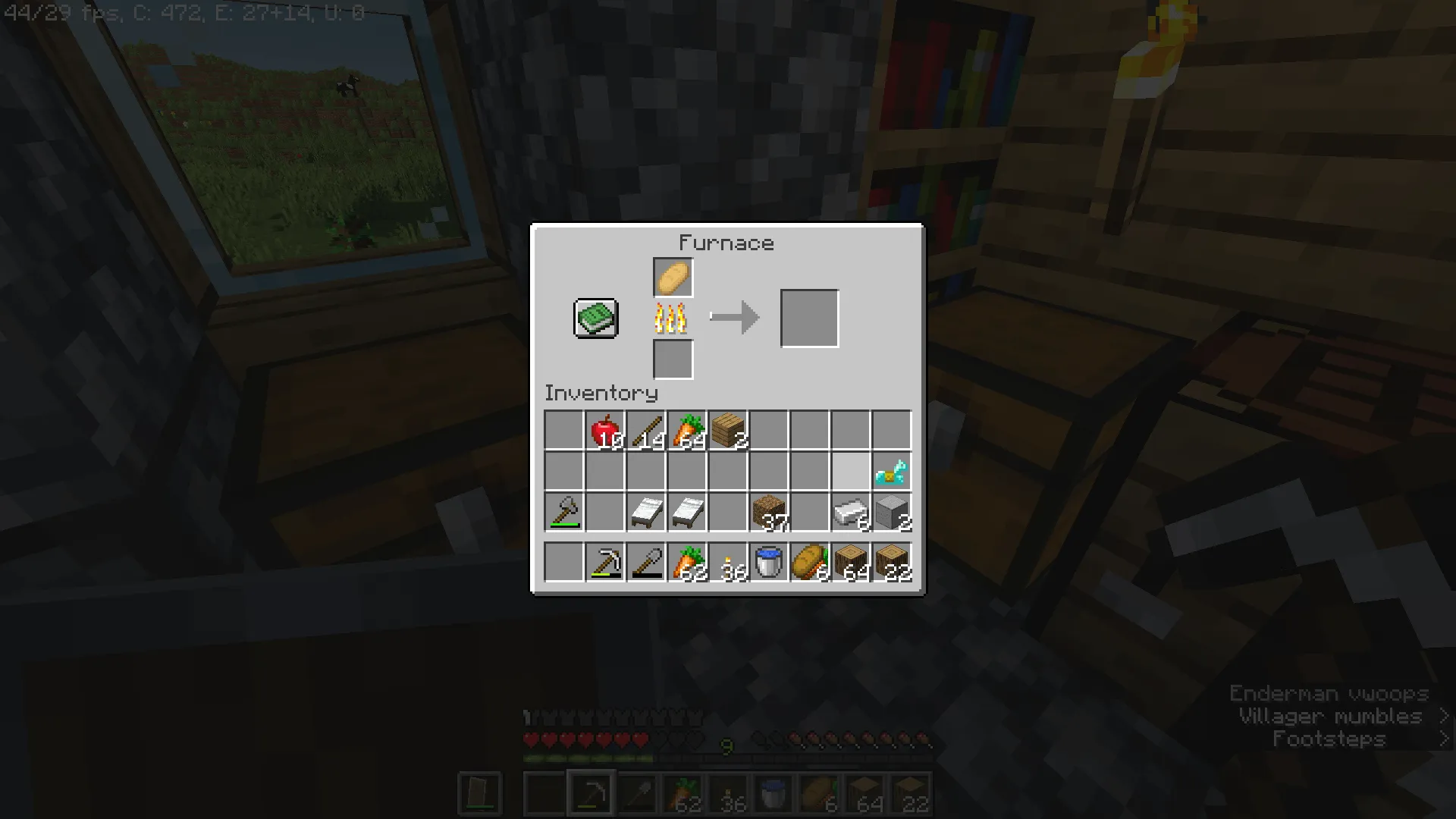Select the stone blocks stack of 2
This screenshot has width=1456, height=819.
(892, 512)
